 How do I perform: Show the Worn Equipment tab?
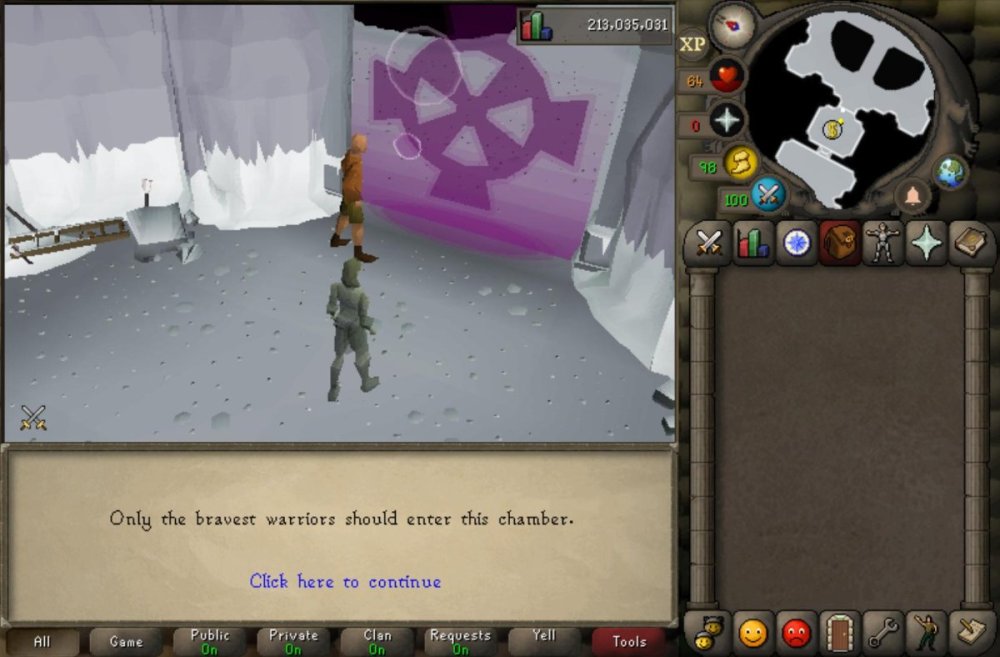884,243
